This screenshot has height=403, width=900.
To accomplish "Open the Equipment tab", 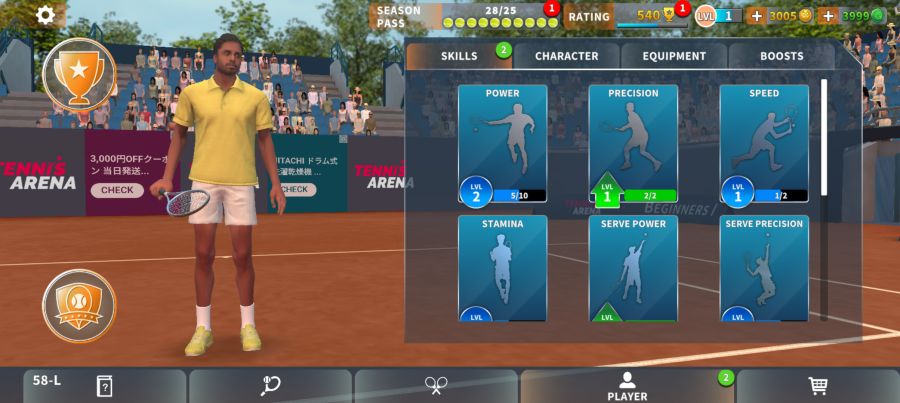I will click(x=674, y=56).
